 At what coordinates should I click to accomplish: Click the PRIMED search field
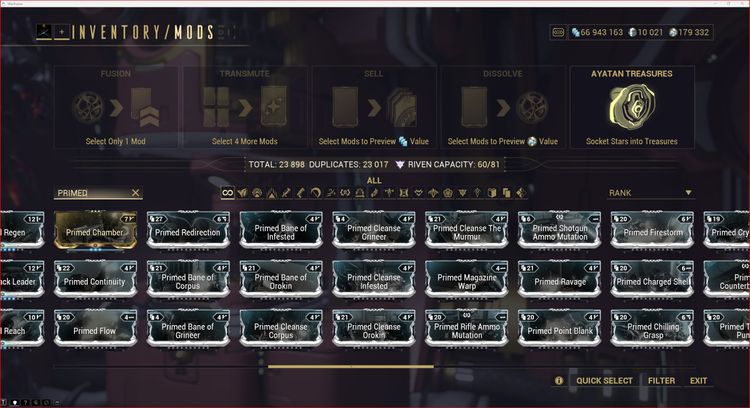(x=90, y=193)
